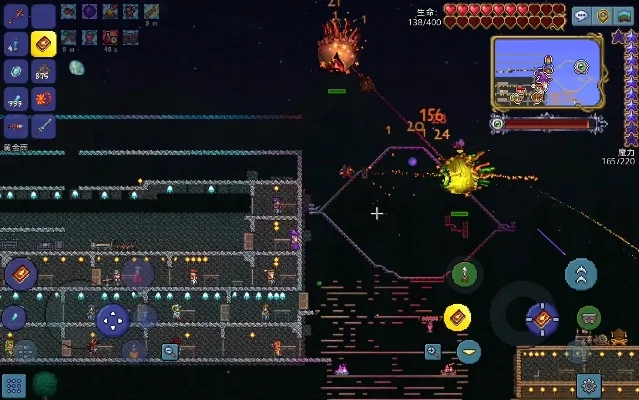Select the highlighted golden spell tome slot
Viewport: 639px width, 400px height.
(x=43, y=44)
